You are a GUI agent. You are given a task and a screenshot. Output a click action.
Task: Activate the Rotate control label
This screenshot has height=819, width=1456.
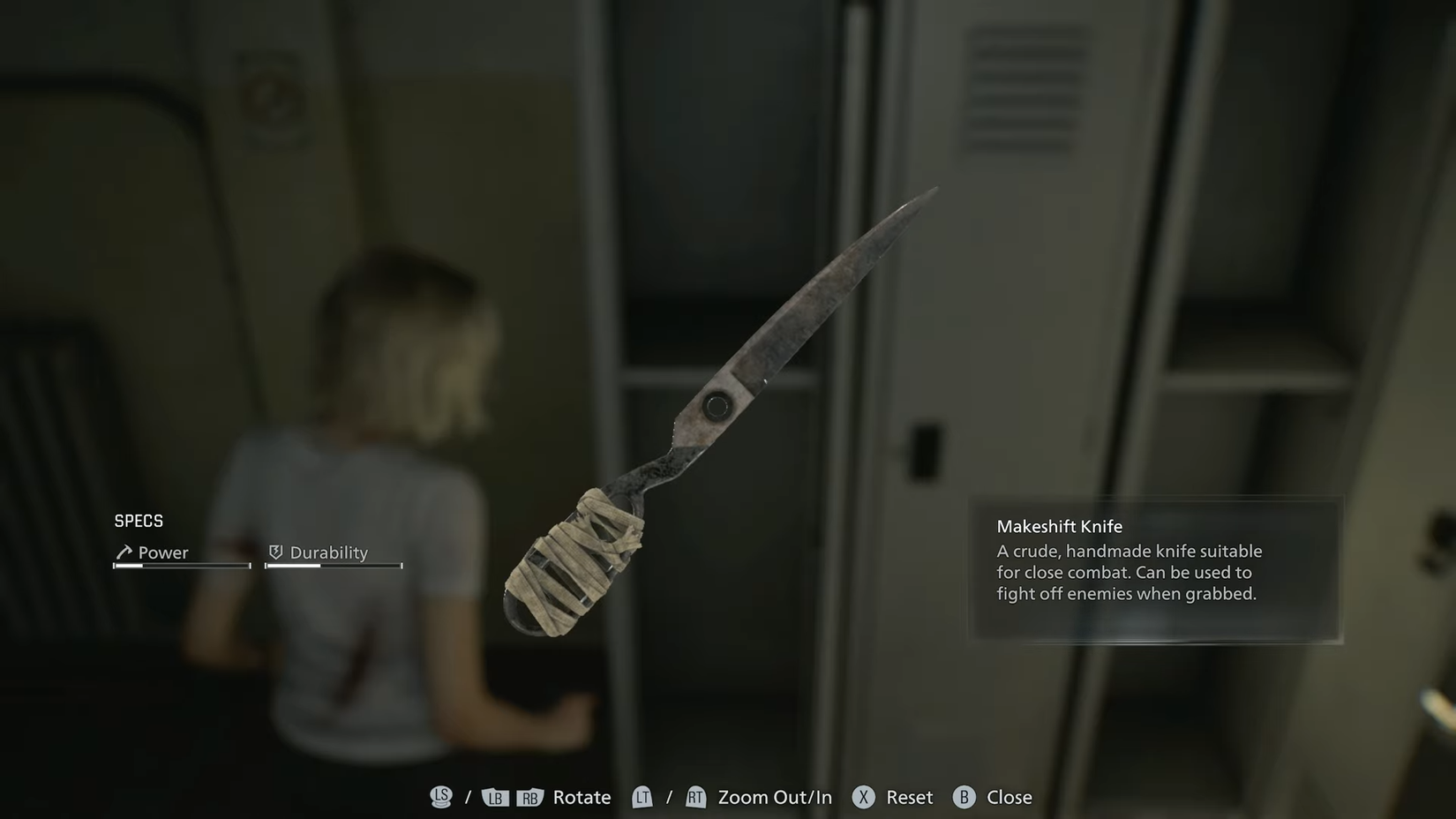[x=581, y=797]
